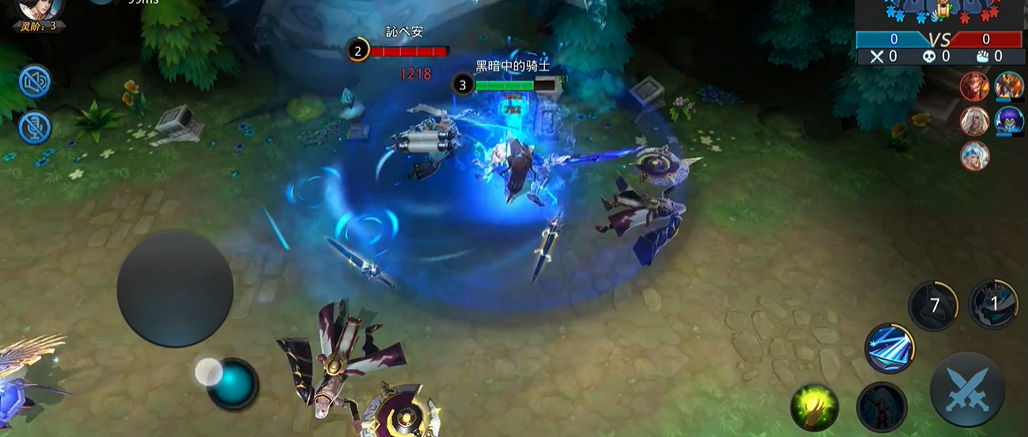Select the white-haired enemy hero portrait
Image resolution: width=1028 pixels, height=437 pixels.
[x=974, y=121]
